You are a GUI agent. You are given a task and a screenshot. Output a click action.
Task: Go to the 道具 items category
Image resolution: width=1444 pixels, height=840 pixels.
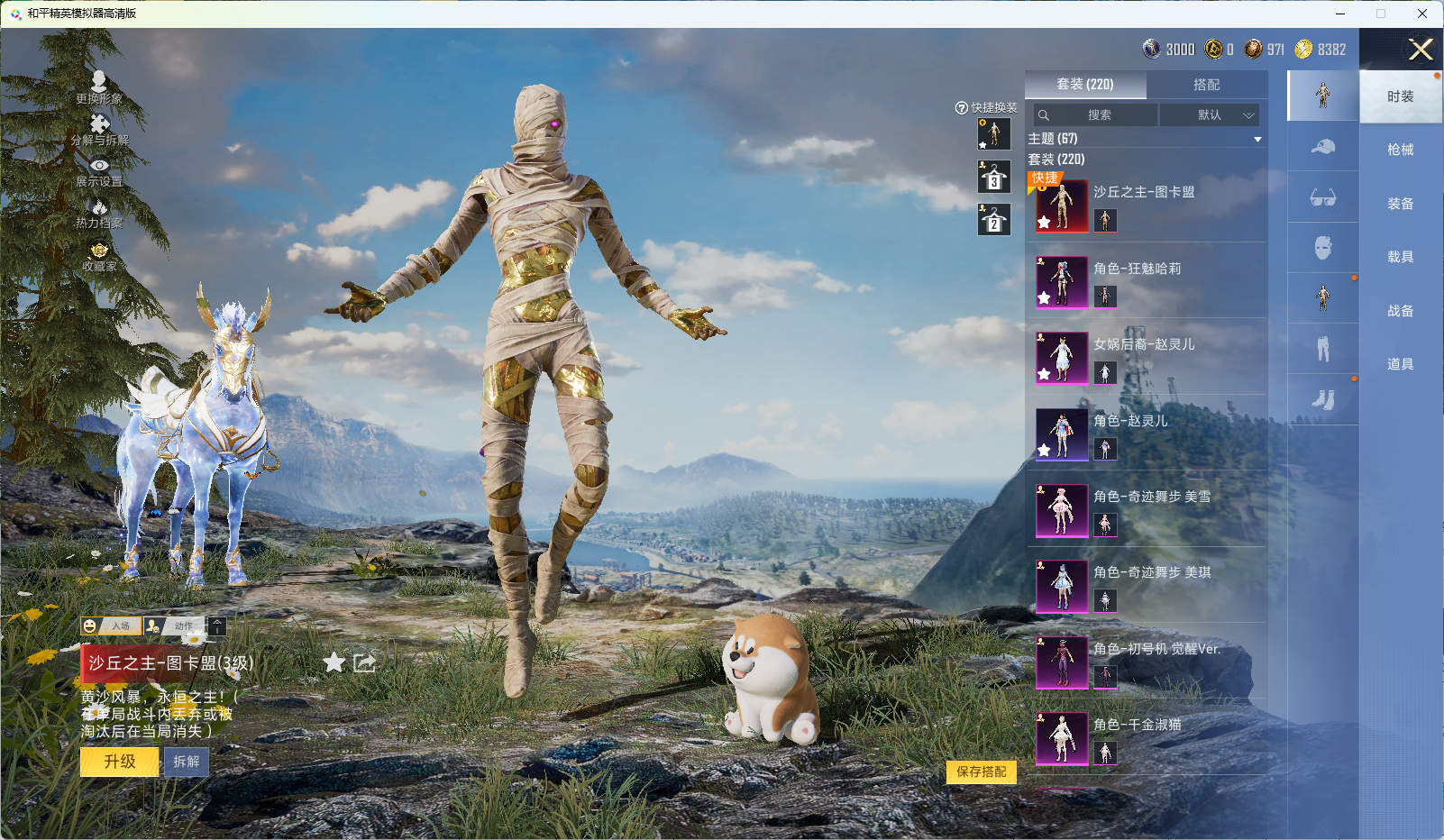coord(1400,364)
